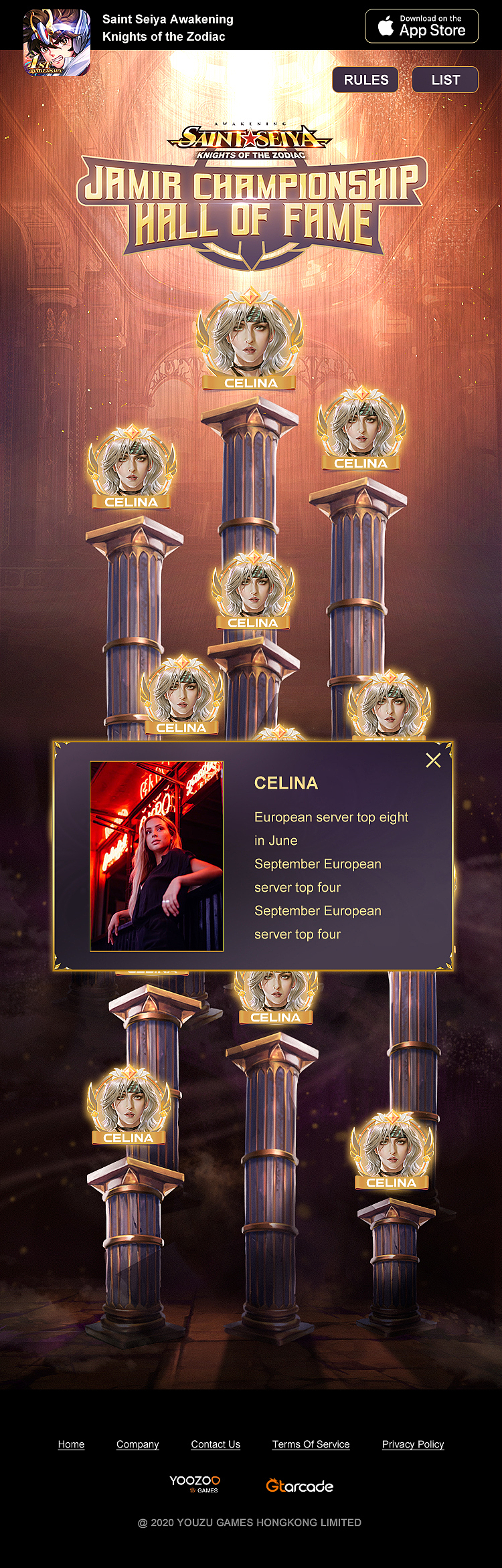Read the Terms Of Service

coord(311,1444)
